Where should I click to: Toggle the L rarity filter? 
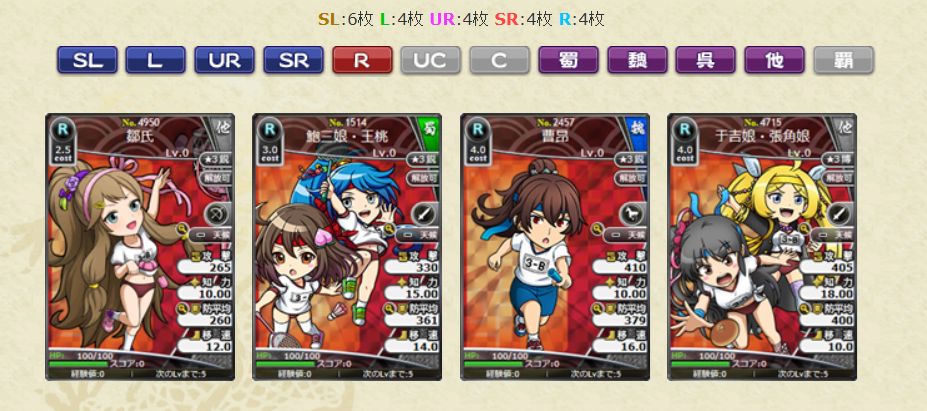[x=155, y=60]
